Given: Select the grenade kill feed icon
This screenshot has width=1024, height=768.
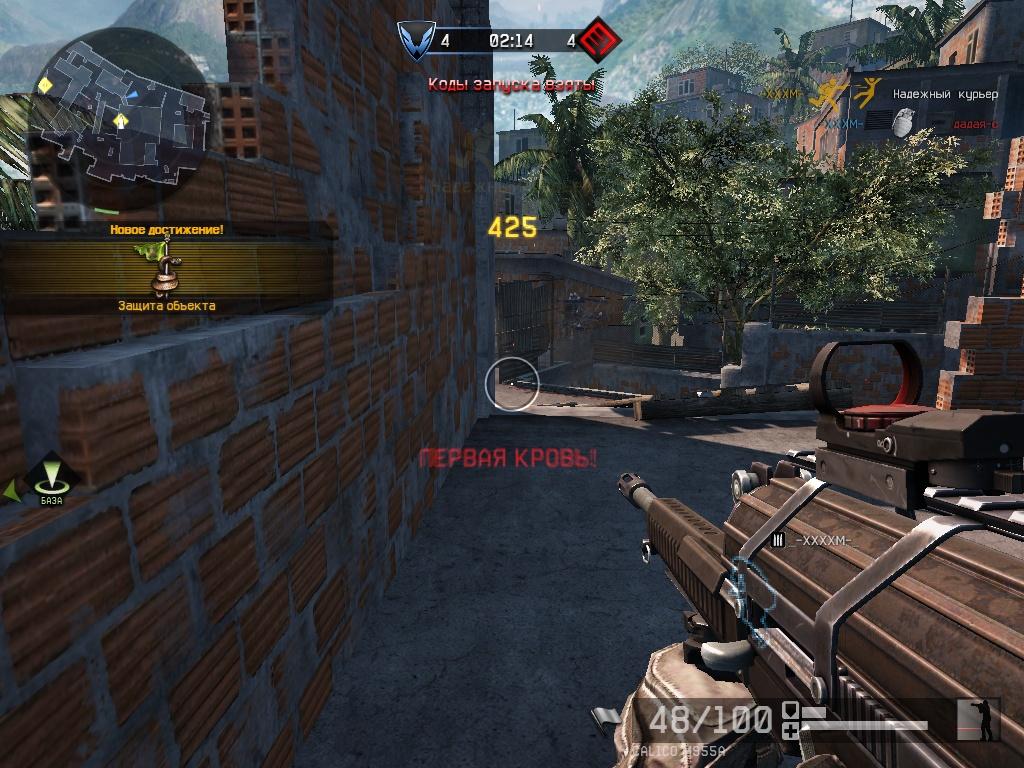Looking at the screenshot, I should pyautogui.click(x=901, y=123).
